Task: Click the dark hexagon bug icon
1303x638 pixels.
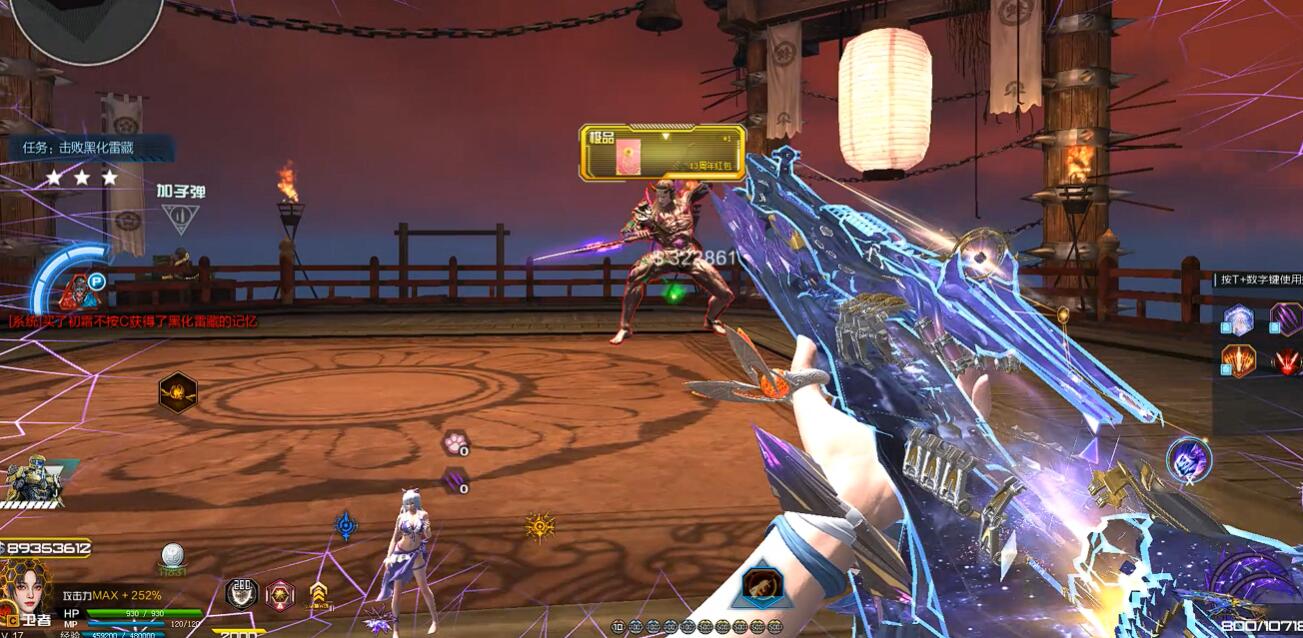Action: 178,393
